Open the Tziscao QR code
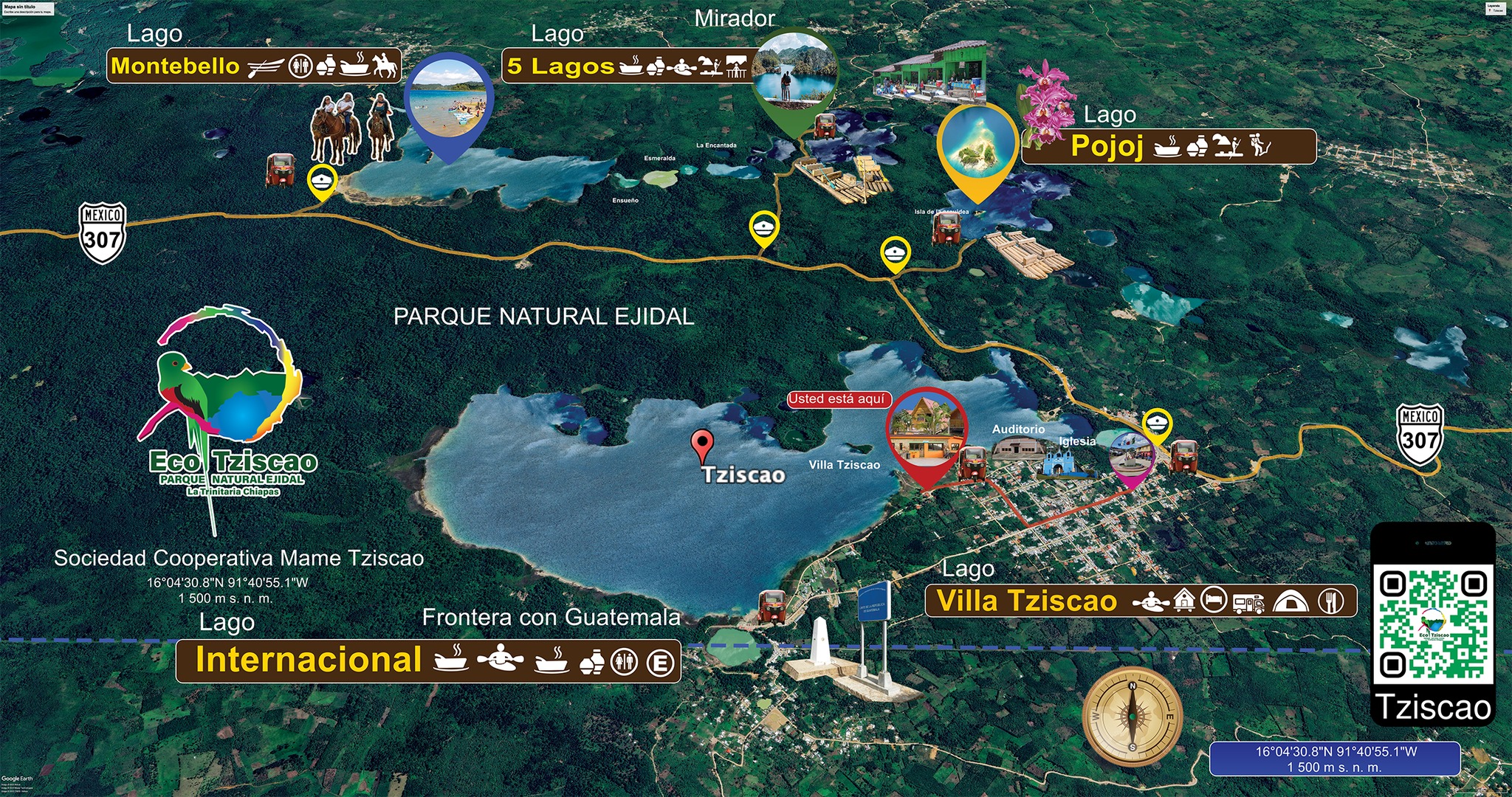The image size is (1512, 797). 1432,624
